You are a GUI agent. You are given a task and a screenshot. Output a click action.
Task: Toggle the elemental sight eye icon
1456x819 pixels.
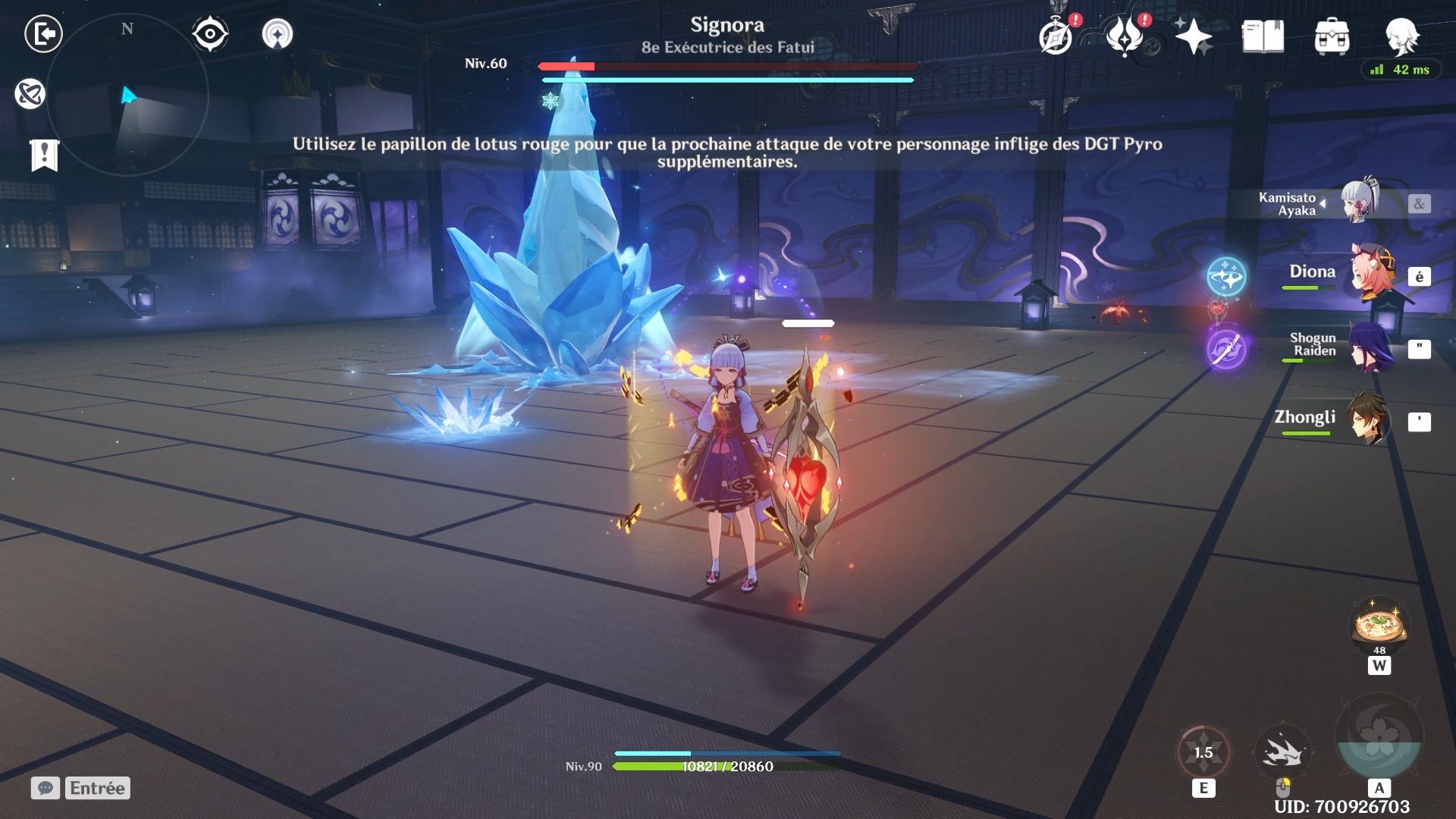point(210,34)
